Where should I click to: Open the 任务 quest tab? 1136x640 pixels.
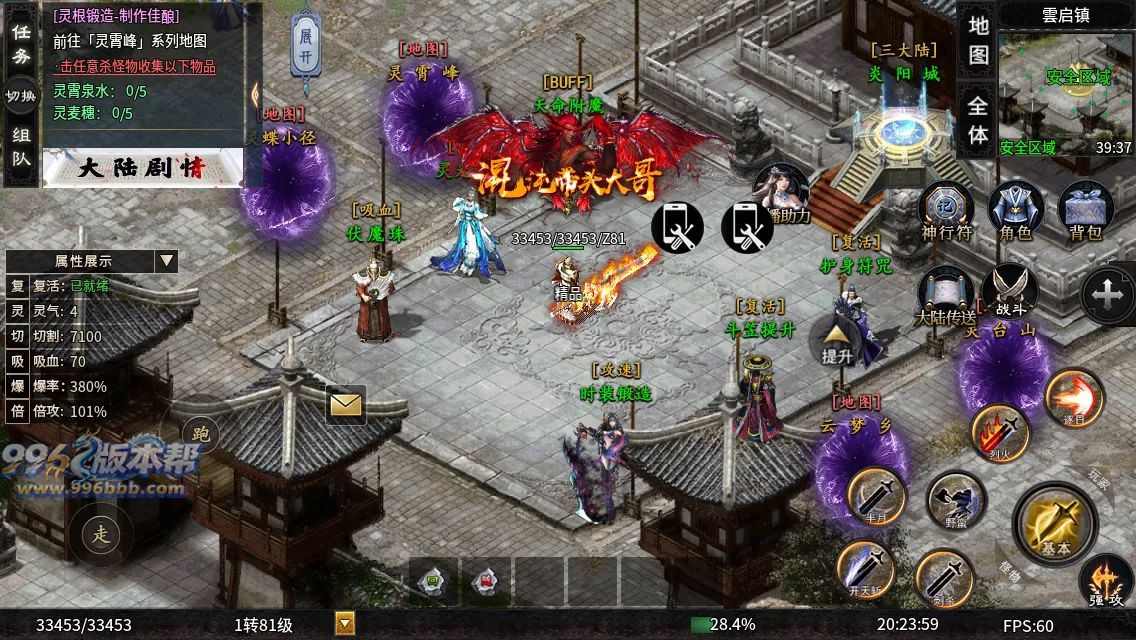(x=20, y=44)
